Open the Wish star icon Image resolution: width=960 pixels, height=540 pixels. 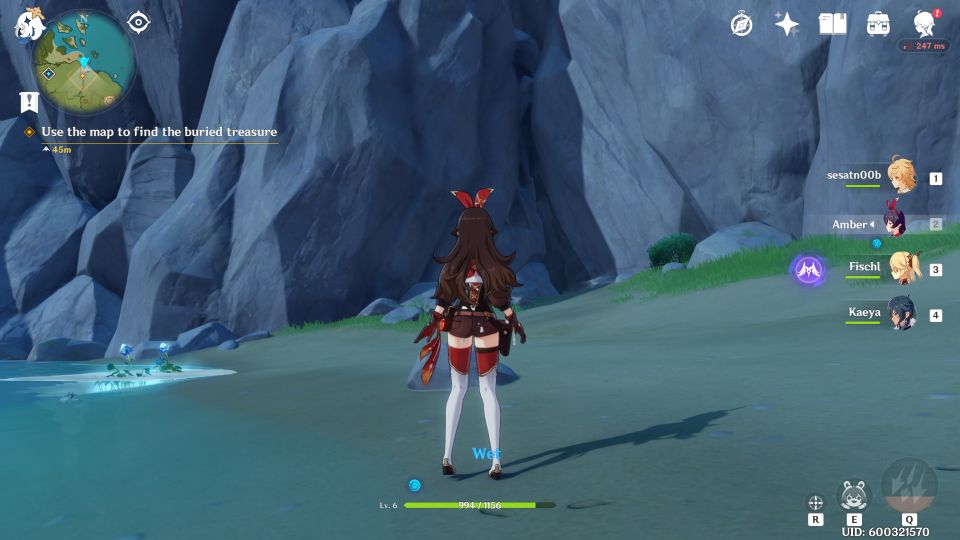point(787,24)
